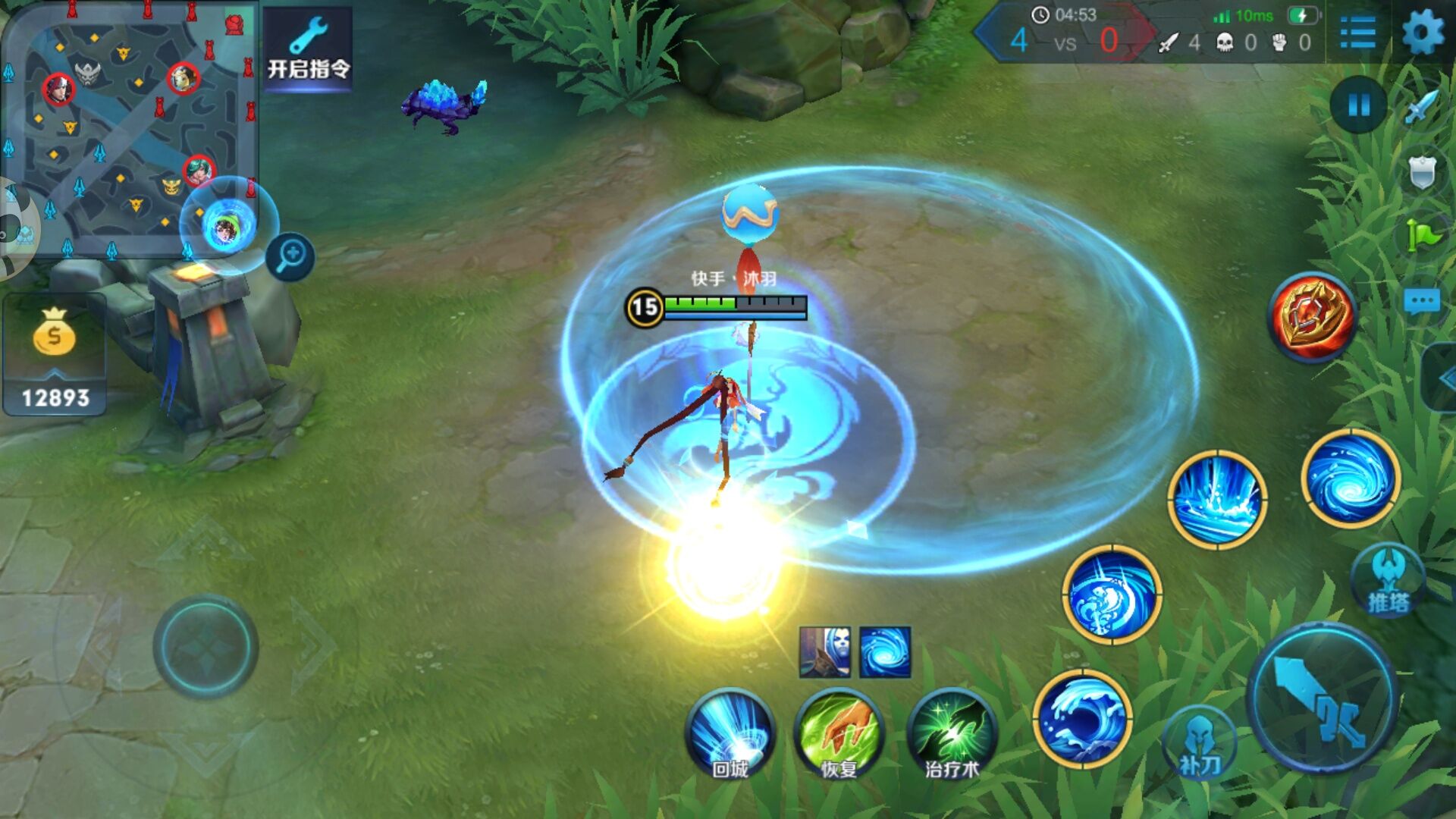Cast the swirling vortex ultimate skill
The width and height of the screenshot is (1456, 819).
pos(1351,478)
